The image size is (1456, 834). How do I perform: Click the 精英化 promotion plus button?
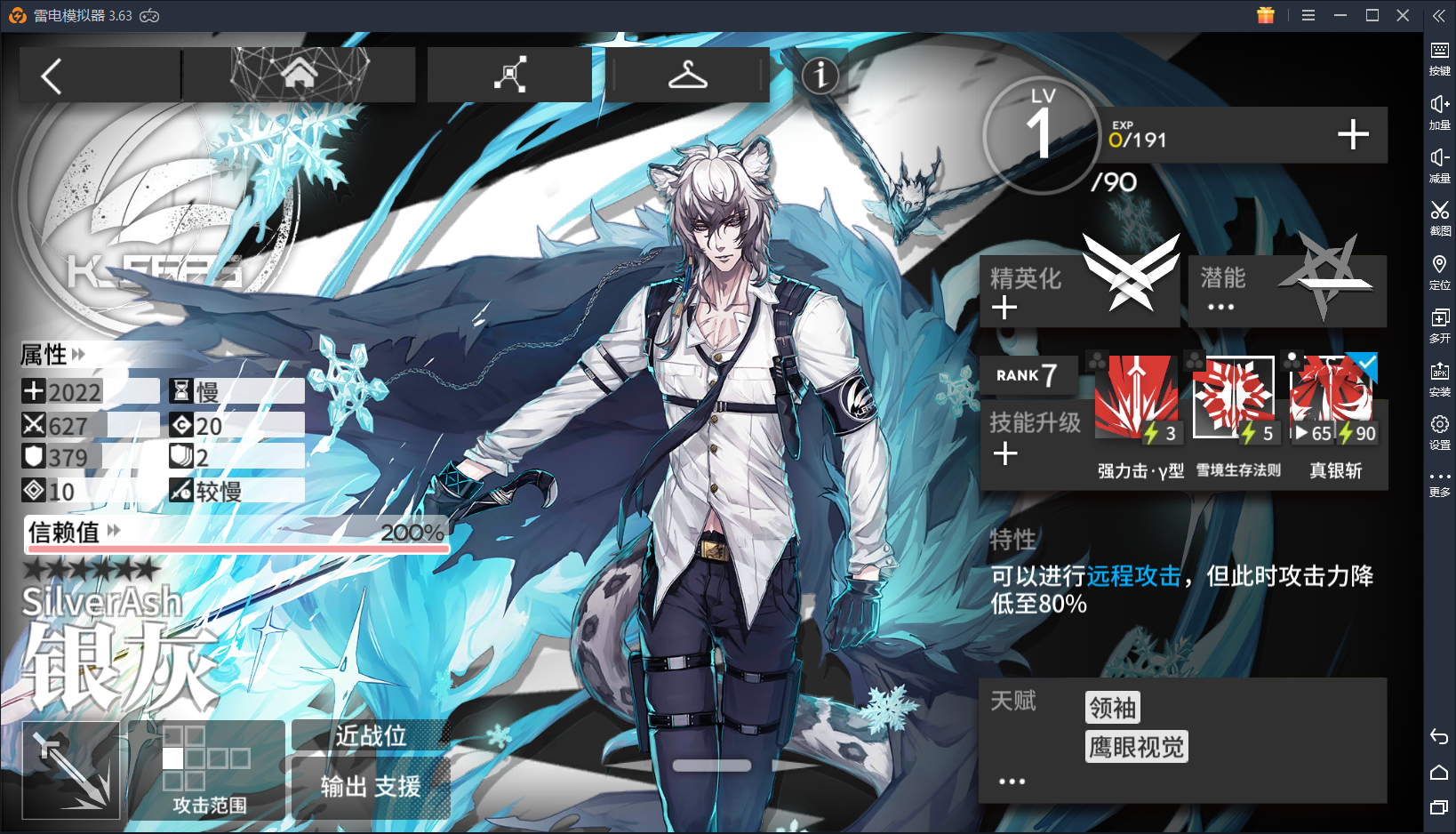pos(1005,307)
